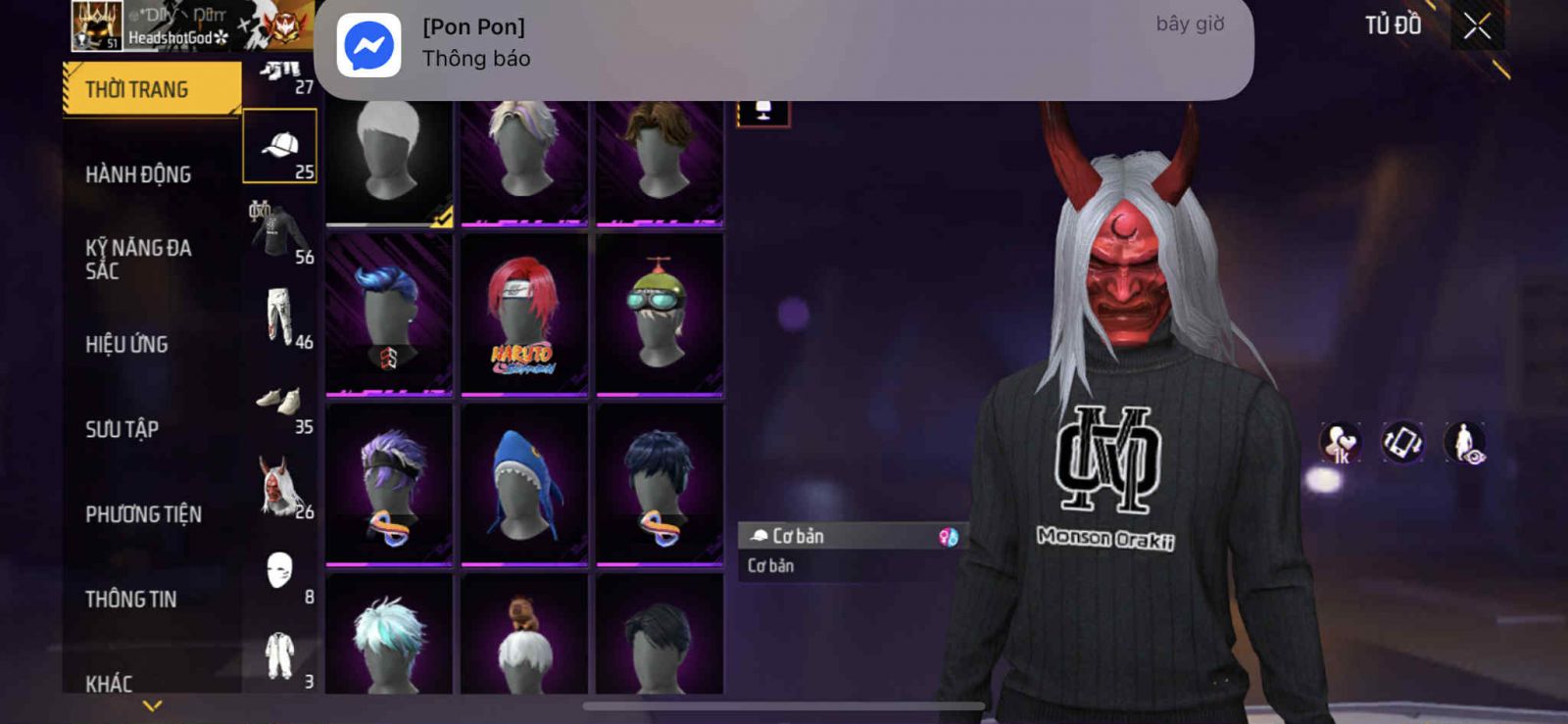Select the white pants category

[x=280, y=315]
